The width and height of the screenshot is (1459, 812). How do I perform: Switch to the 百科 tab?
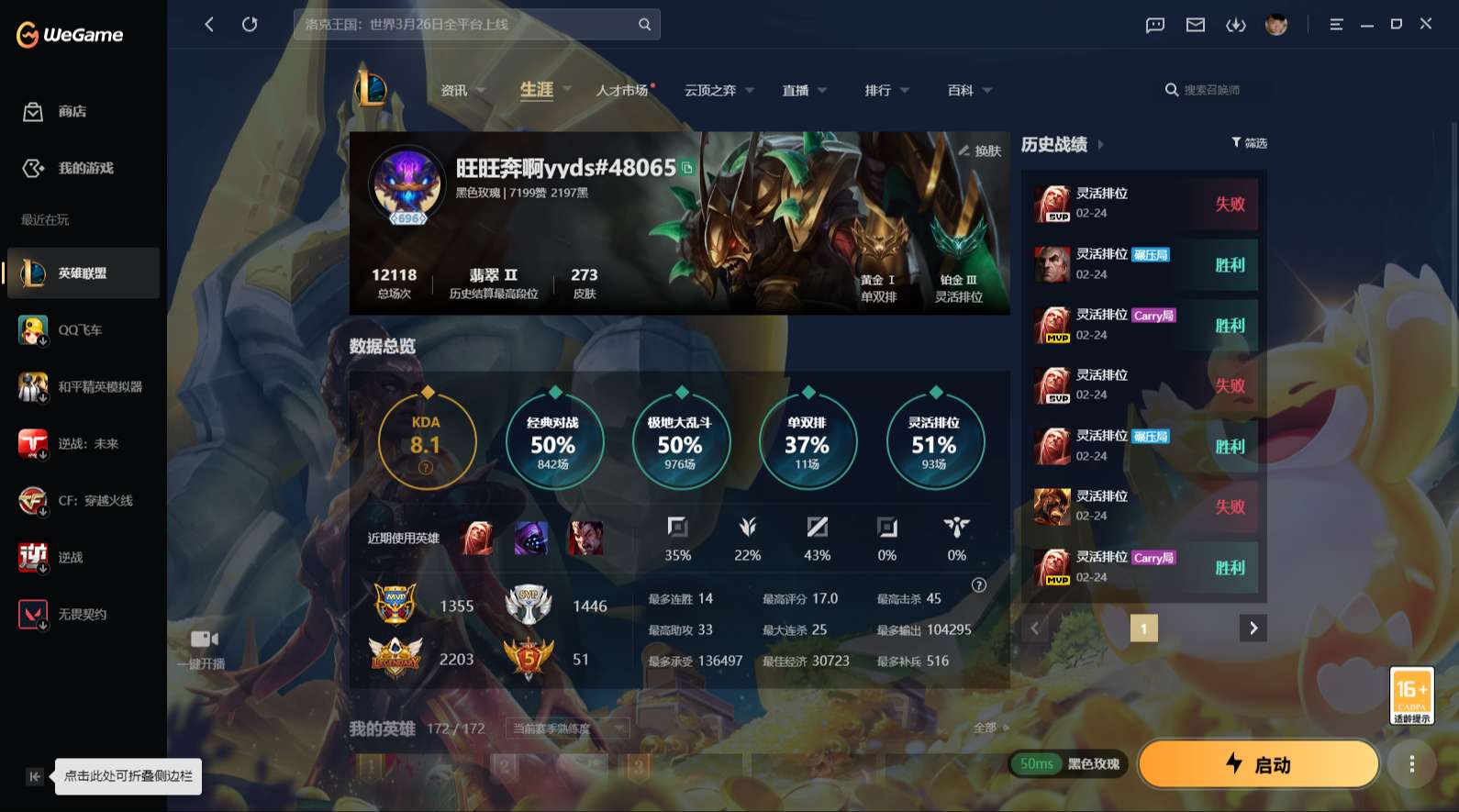coord(962,90)
